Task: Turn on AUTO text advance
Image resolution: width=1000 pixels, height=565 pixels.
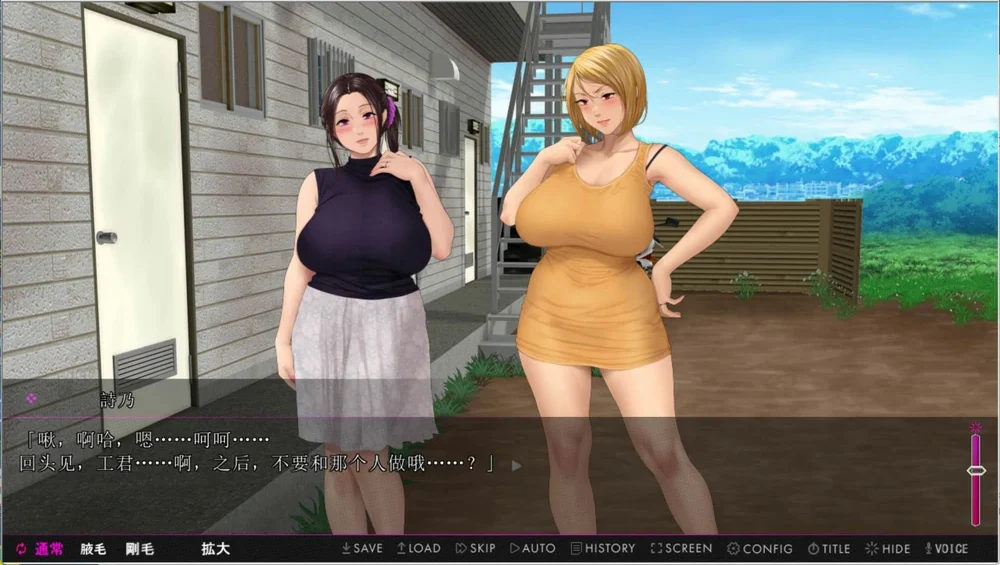Action: [533, 548]
